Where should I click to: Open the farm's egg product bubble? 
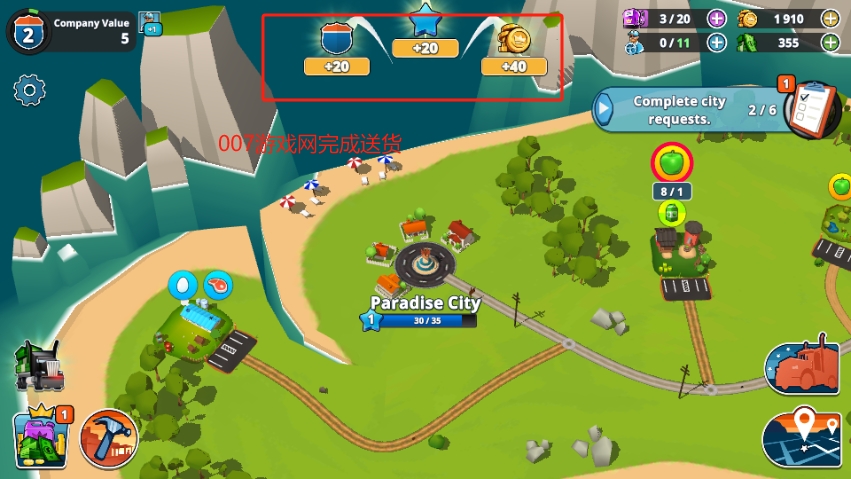pos(182,285)
